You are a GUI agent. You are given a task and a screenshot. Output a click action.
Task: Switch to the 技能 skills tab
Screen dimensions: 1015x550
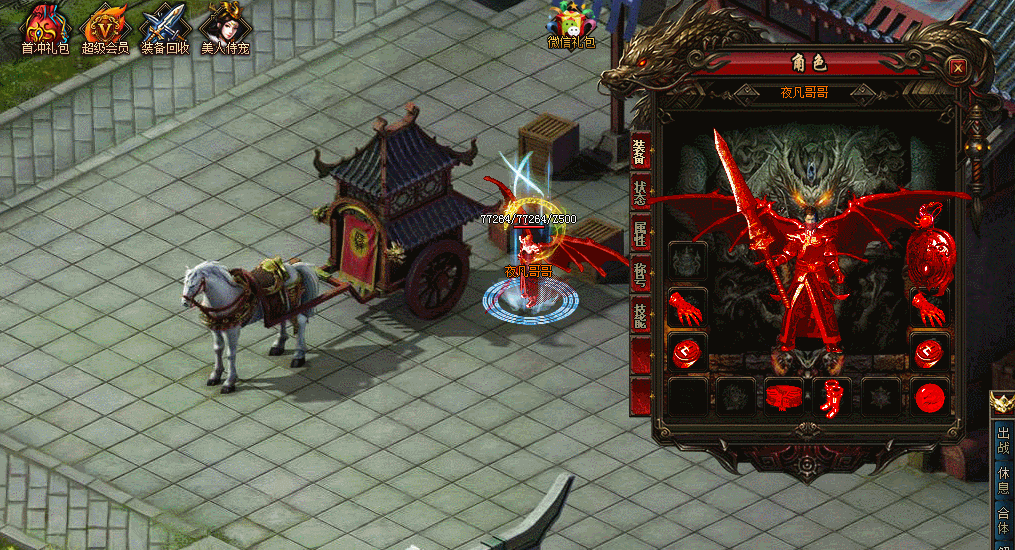[x=640, y=316]
